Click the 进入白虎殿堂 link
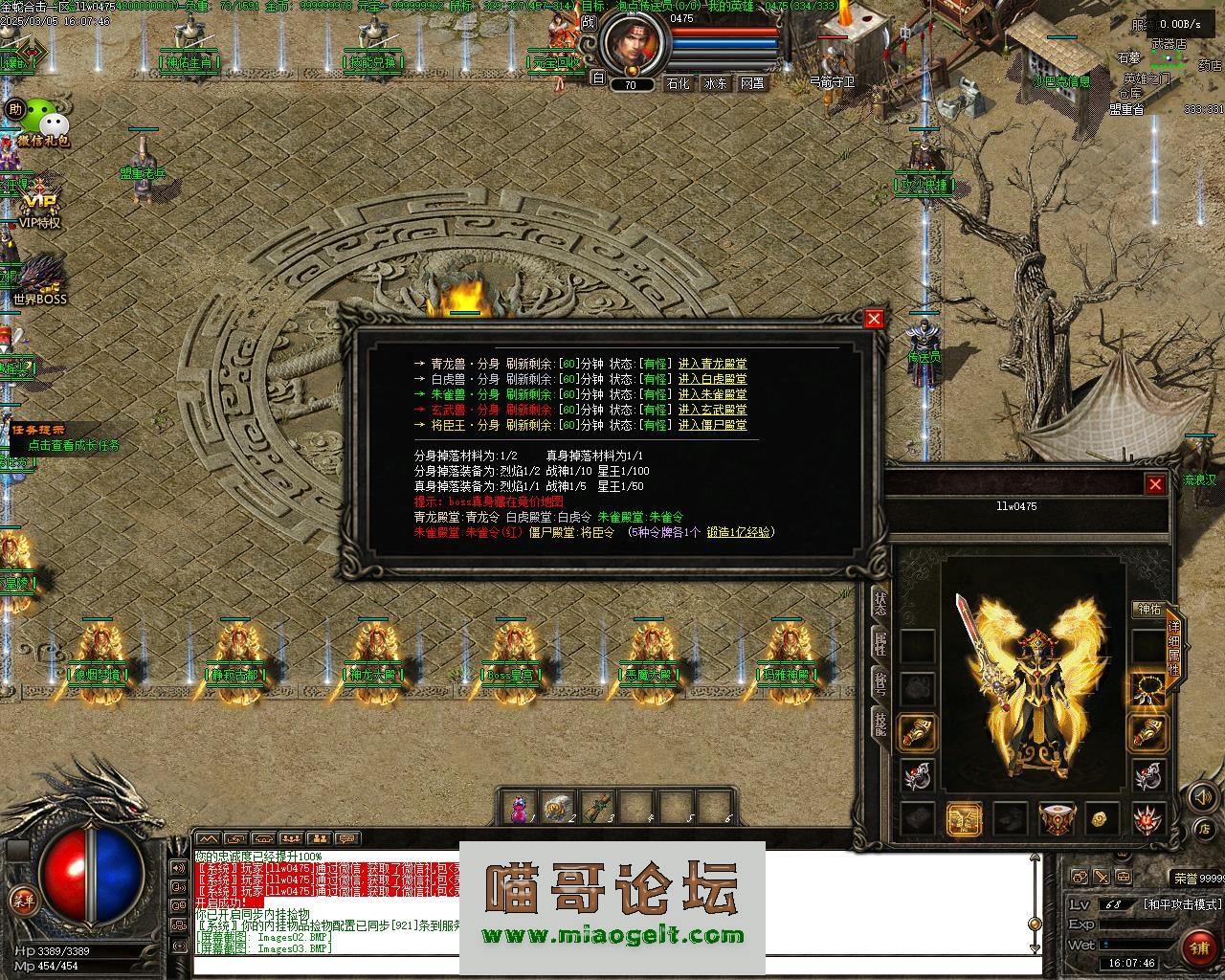 click(712, 379)
